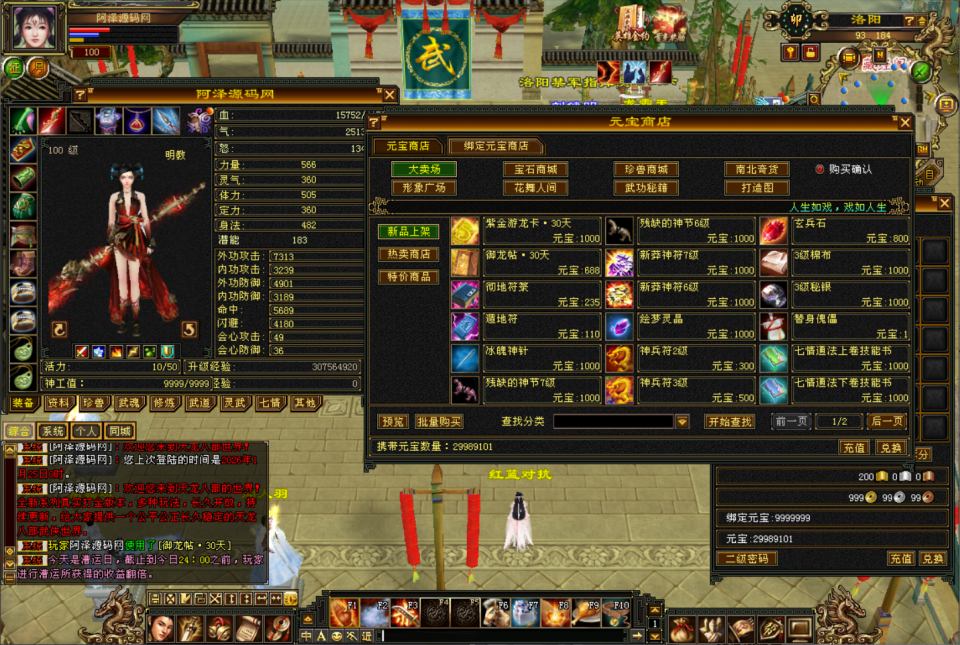
Task: Show the 热卖商店 item list
Action: (x=408, y=254)
